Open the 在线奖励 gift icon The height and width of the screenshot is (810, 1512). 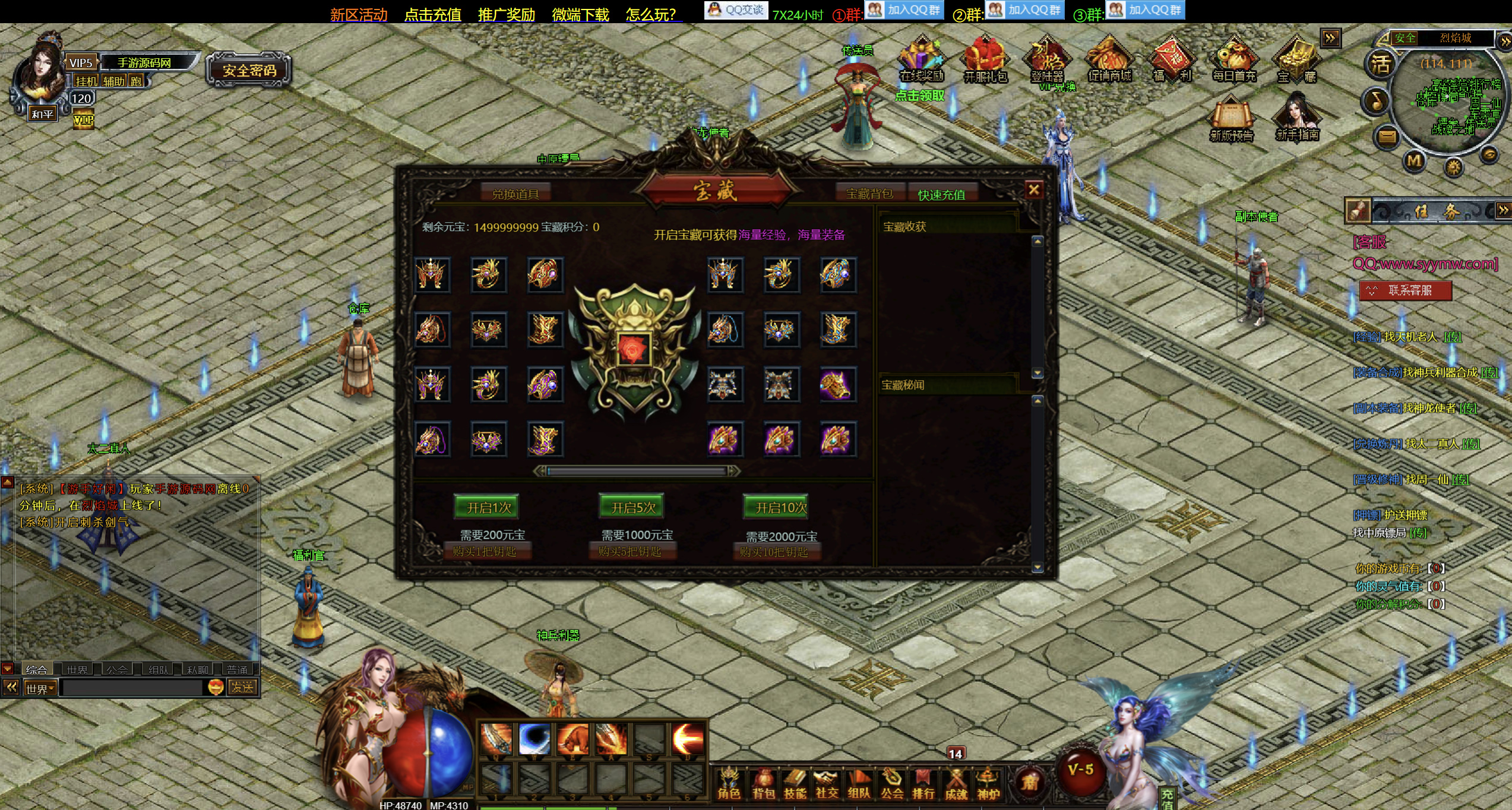click(x=921, y=61)
